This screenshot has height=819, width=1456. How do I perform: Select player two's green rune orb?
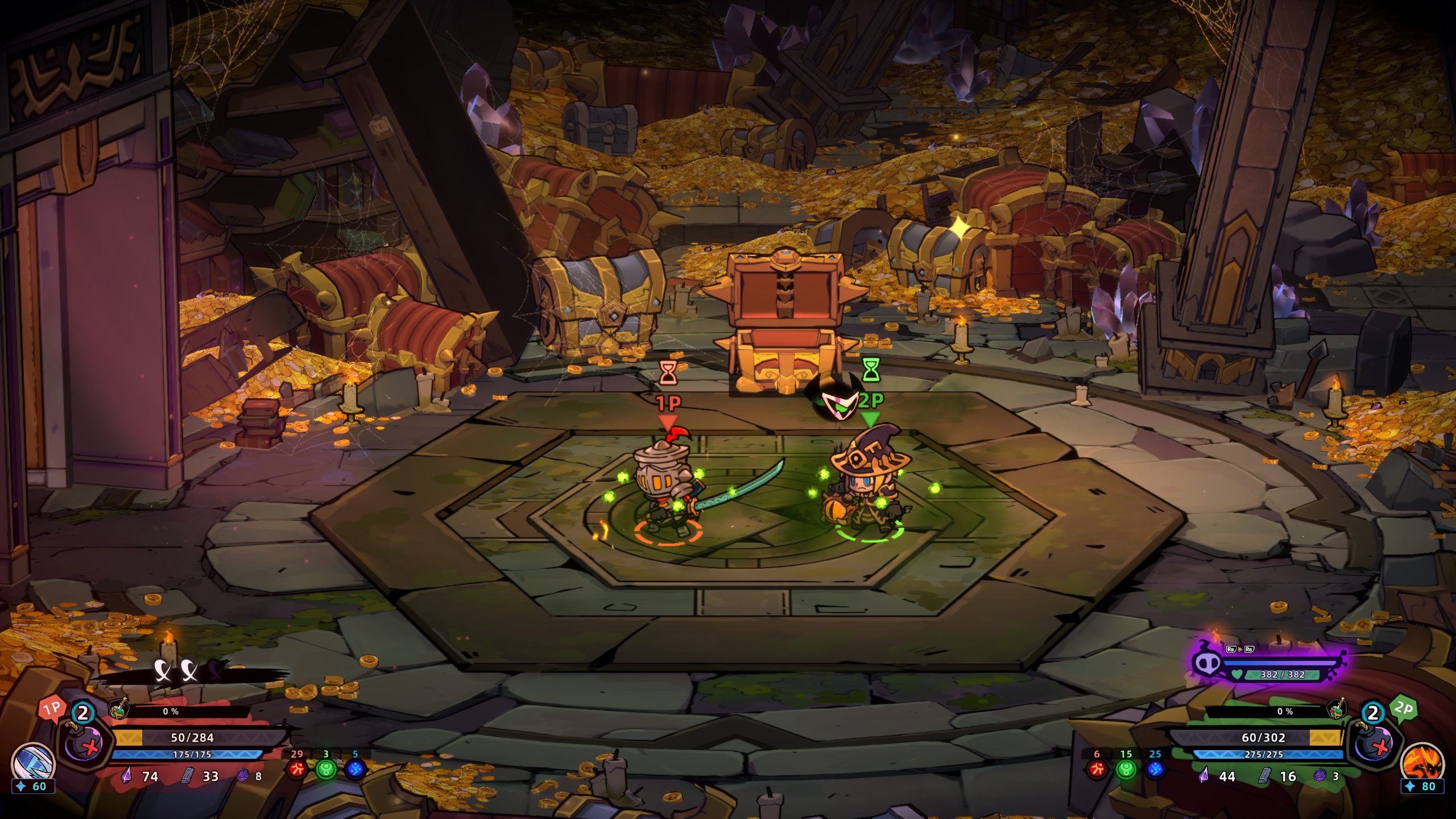[x=1126, y=770]
